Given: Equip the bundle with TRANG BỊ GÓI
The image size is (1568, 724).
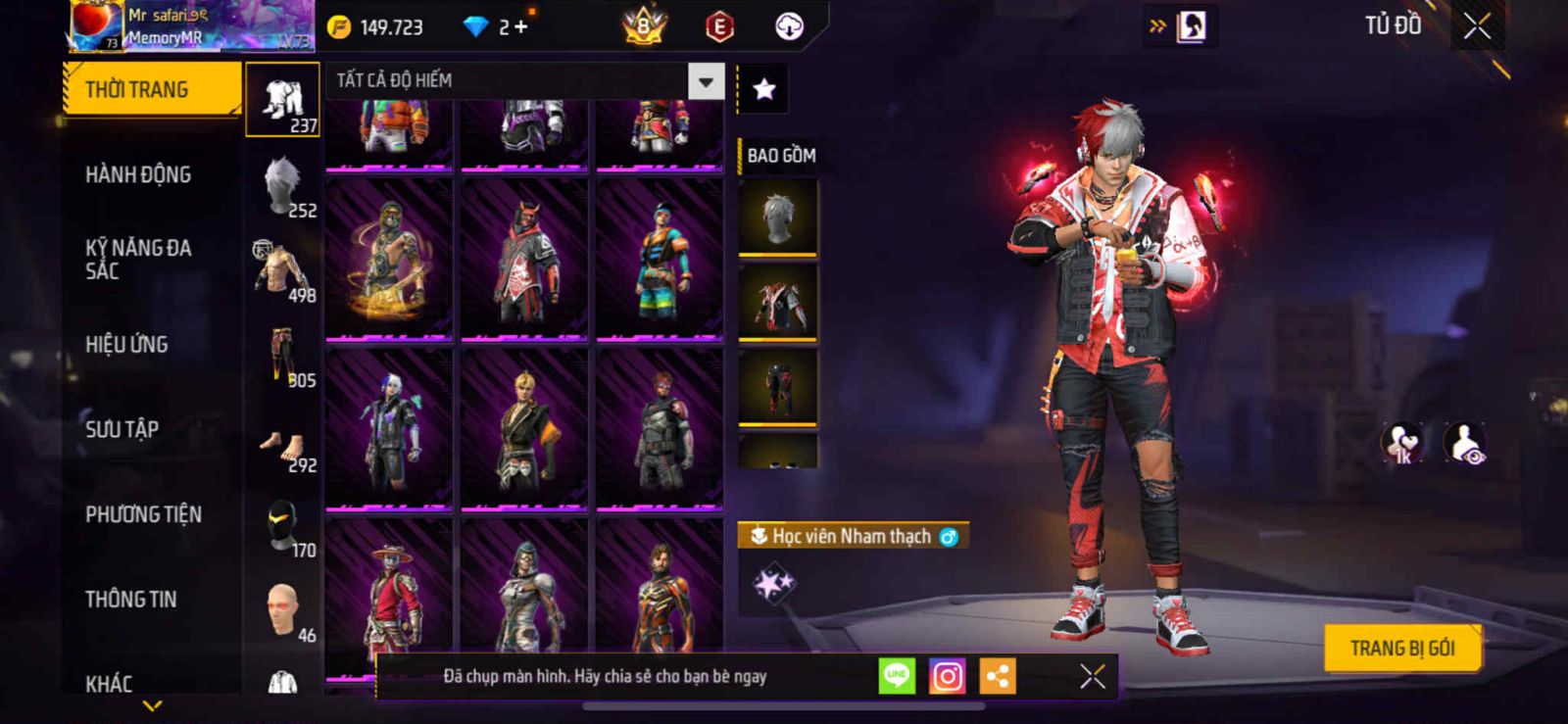Looking at the screenshot, I should 1401,648.
